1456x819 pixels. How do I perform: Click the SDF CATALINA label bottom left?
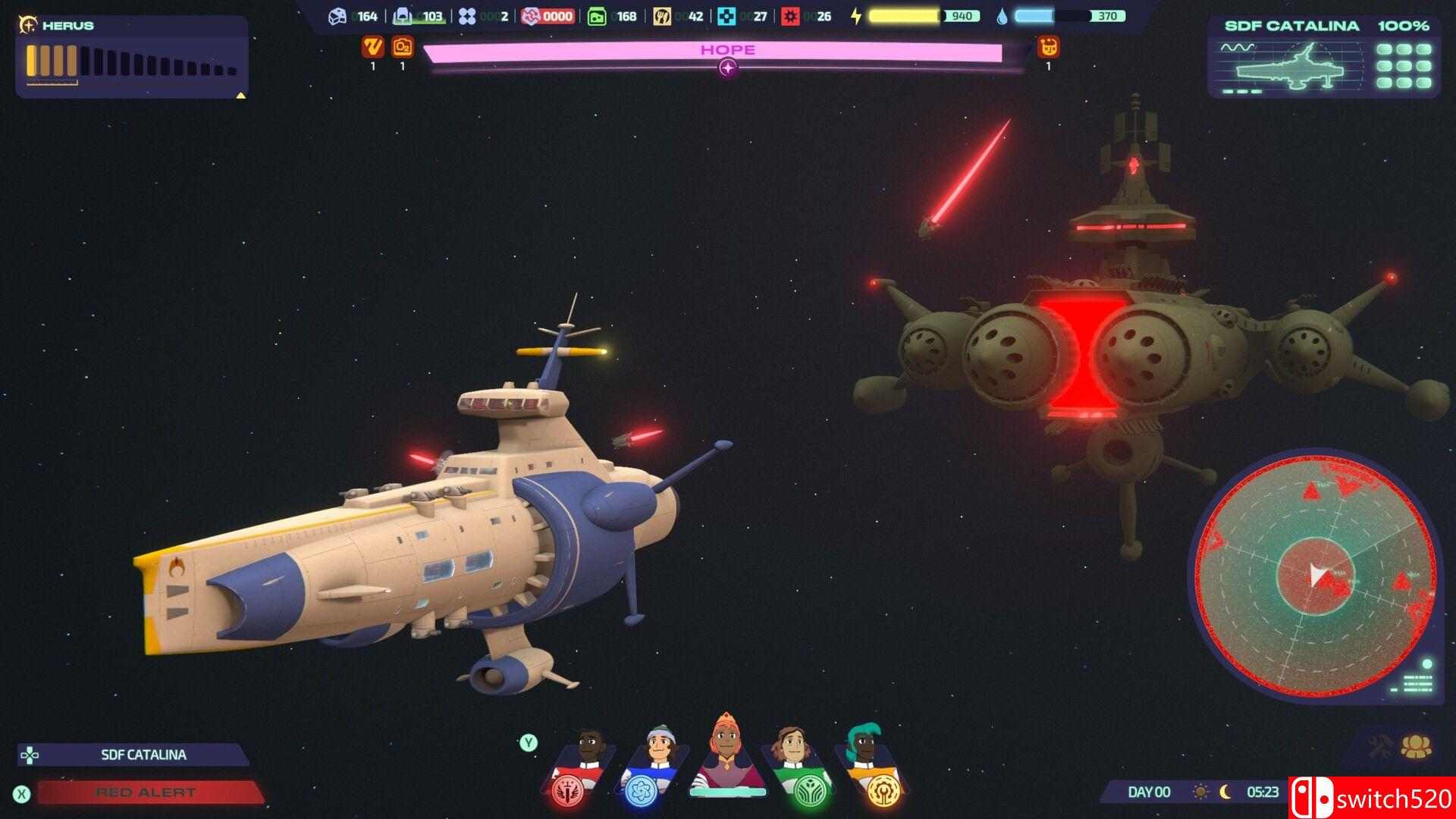click(x=143, y=755)
